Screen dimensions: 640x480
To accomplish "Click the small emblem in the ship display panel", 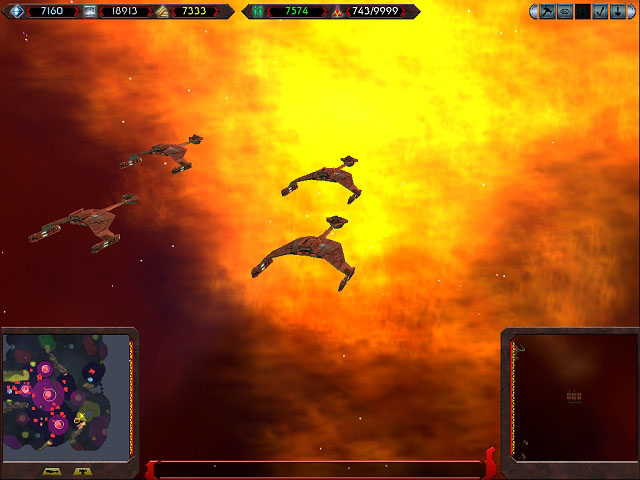I will (x=573, y=397).
